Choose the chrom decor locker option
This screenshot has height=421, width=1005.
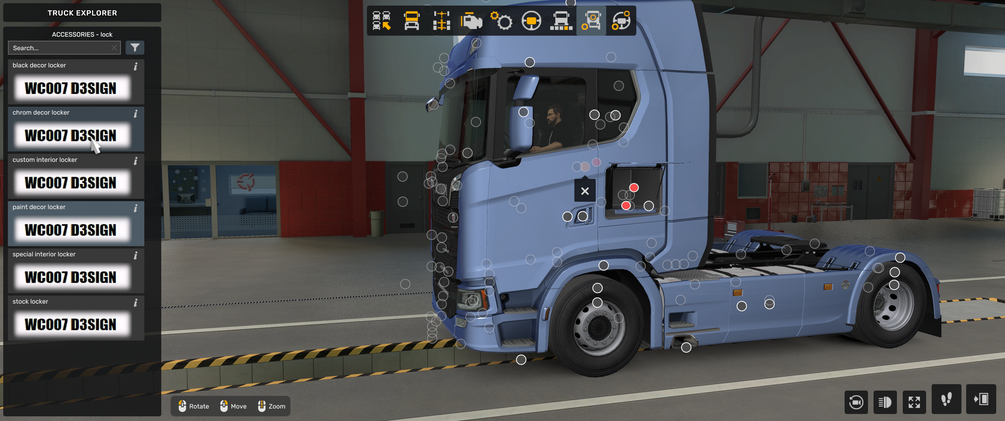coord(70,135)
